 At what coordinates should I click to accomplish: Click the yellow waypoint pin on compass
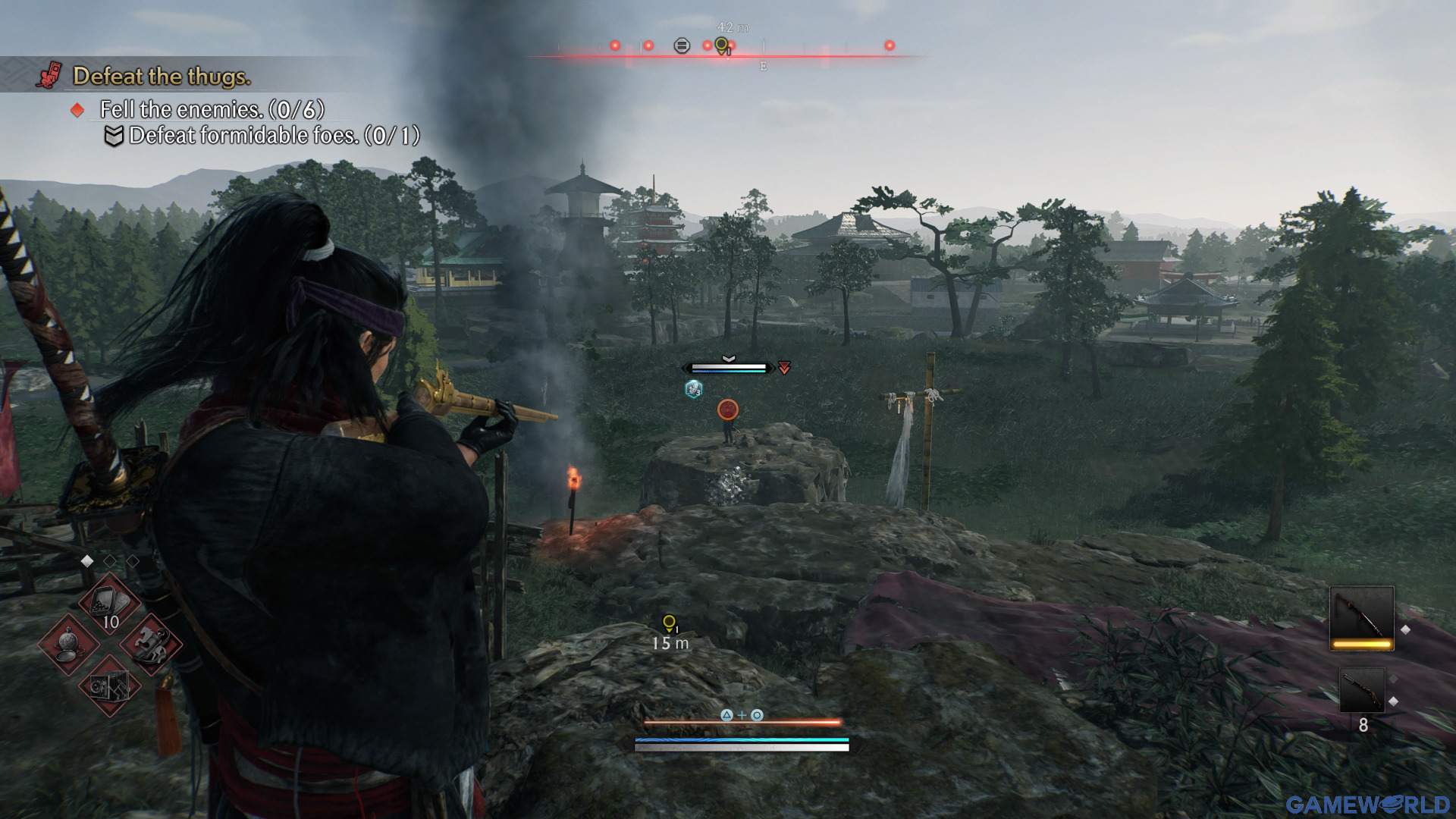click(x=722, y=45)
